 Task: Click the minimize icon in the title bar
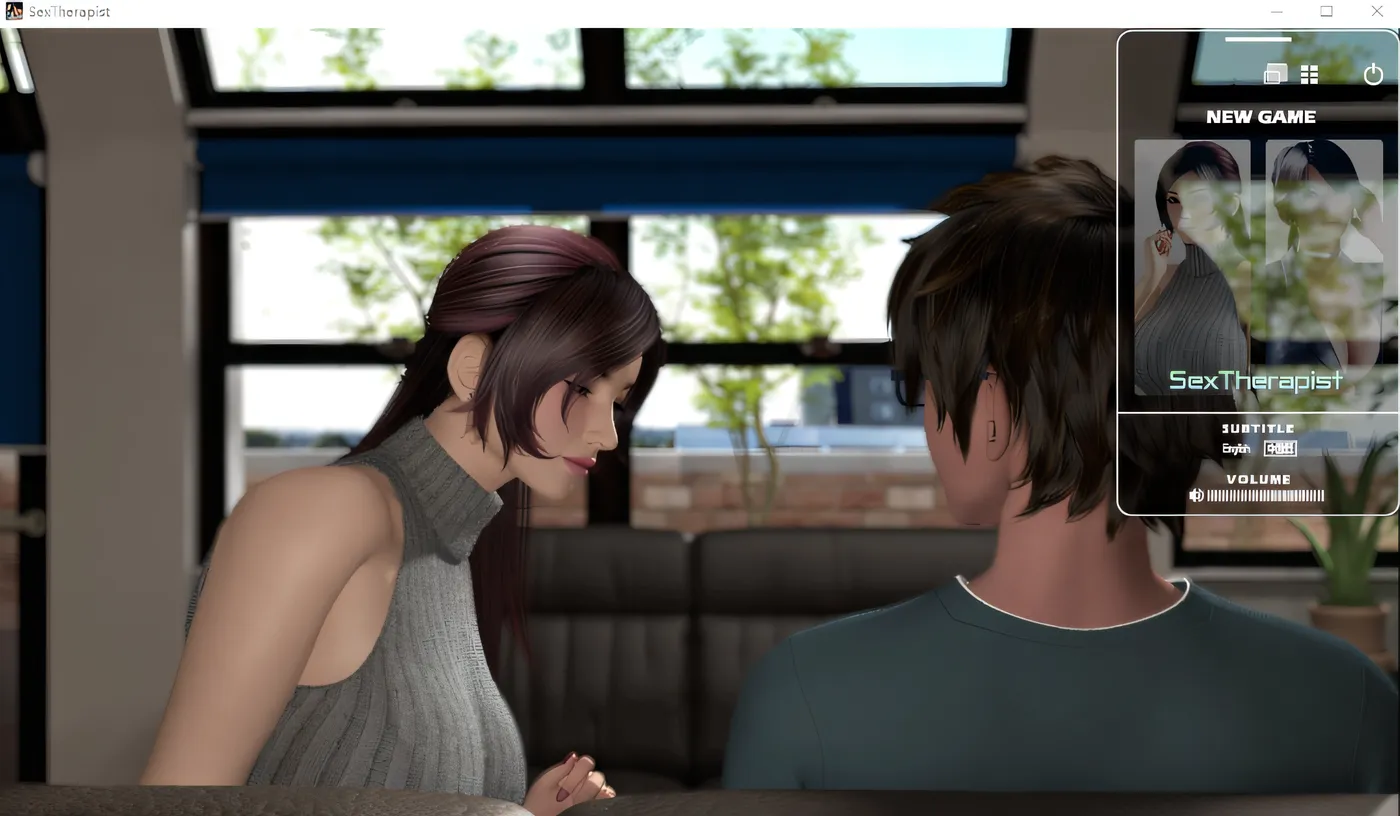coord(1276,11)
